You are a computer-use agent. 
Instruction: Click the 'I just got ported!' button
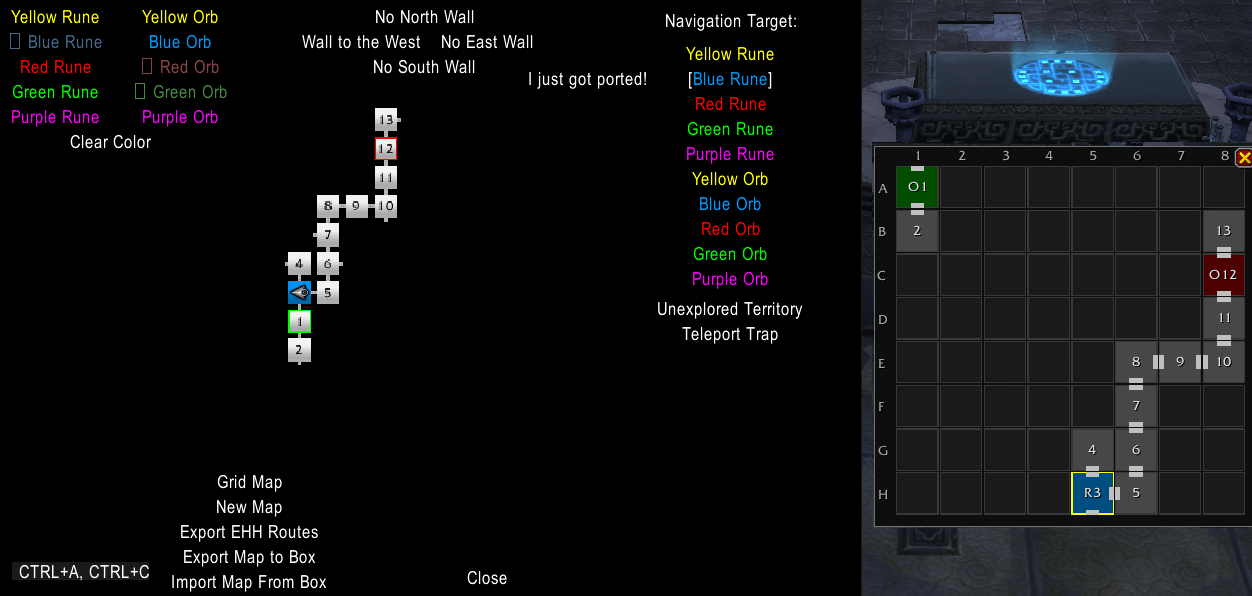coord(587,79)
